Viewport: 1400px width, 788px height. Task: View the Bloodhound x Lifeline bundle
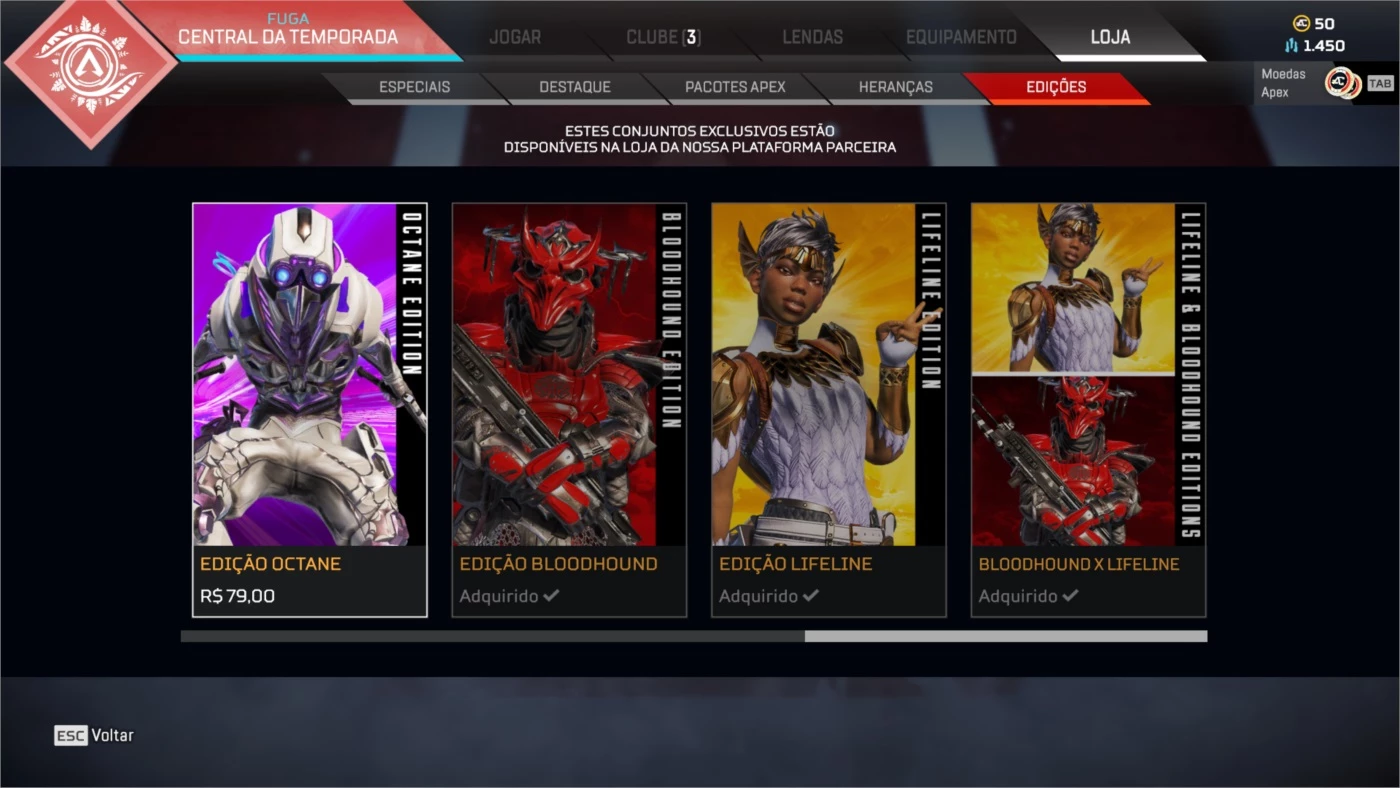tap(1088, 410)
